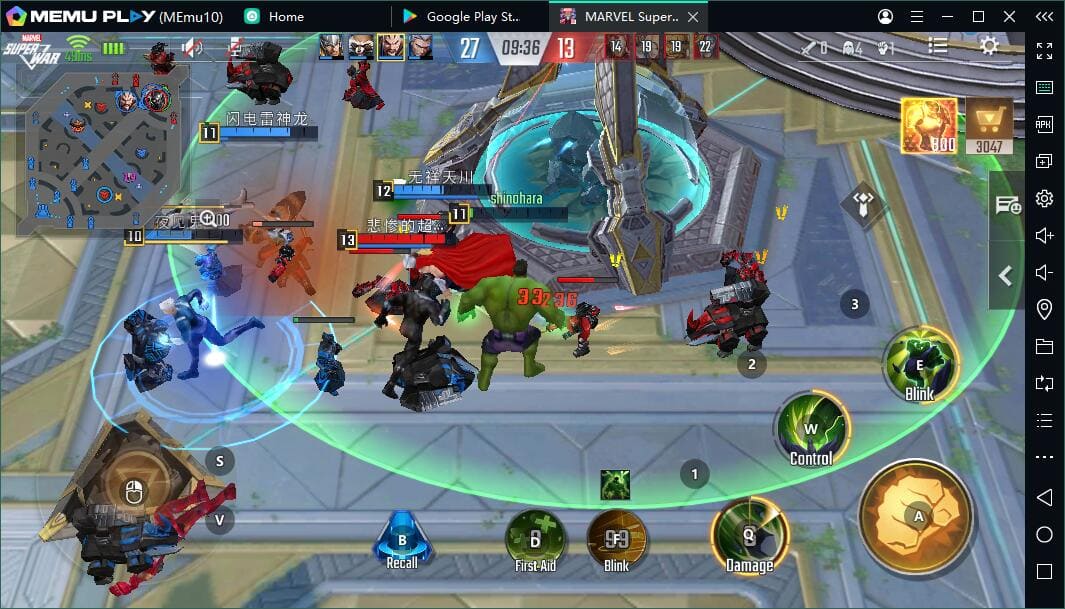Trigger the Blink summoner spell at bottom center
The height and width of the screenshot is (609, 1065).
click(x=617, y=540)
